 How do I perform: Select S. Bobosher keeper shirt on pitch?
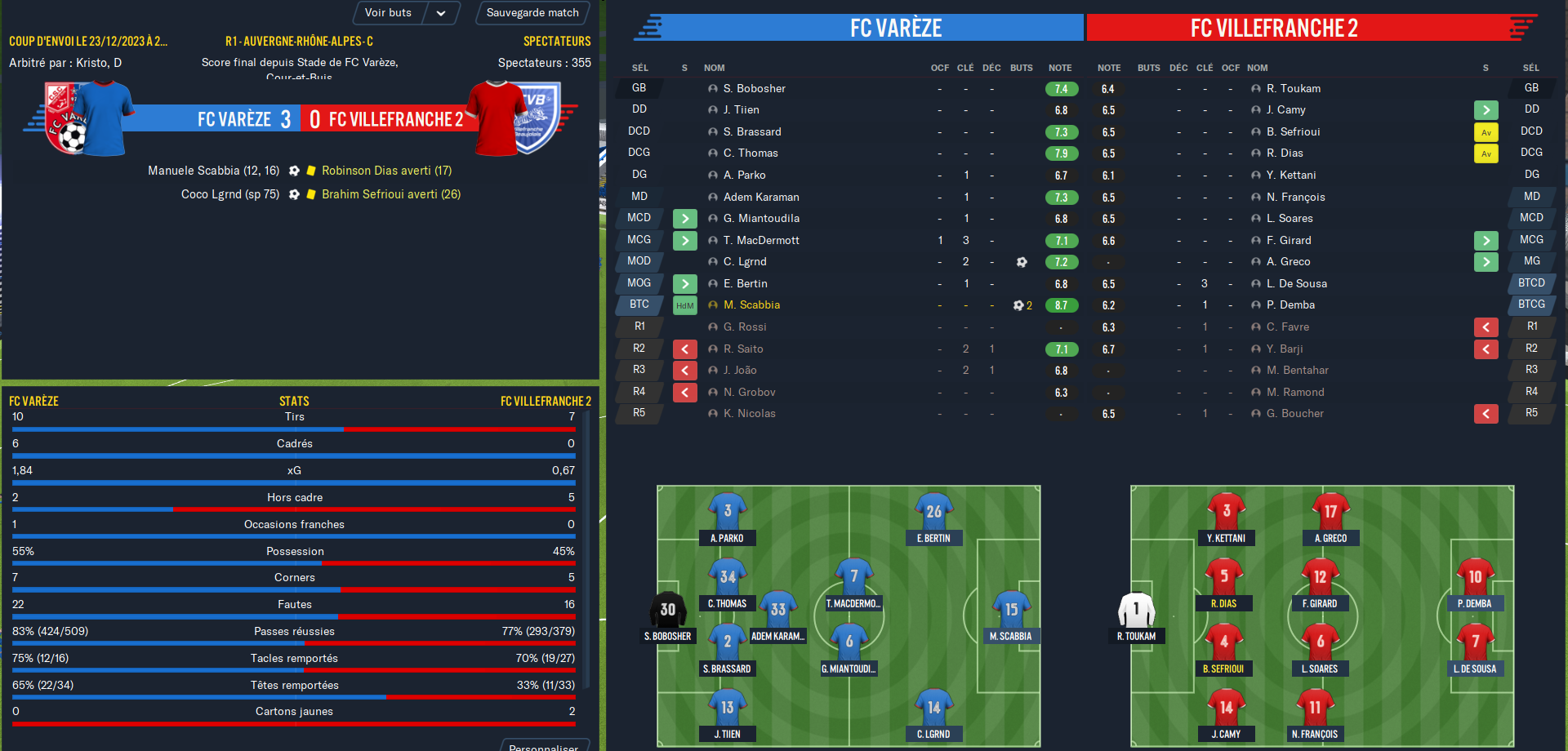click(667, 609)
